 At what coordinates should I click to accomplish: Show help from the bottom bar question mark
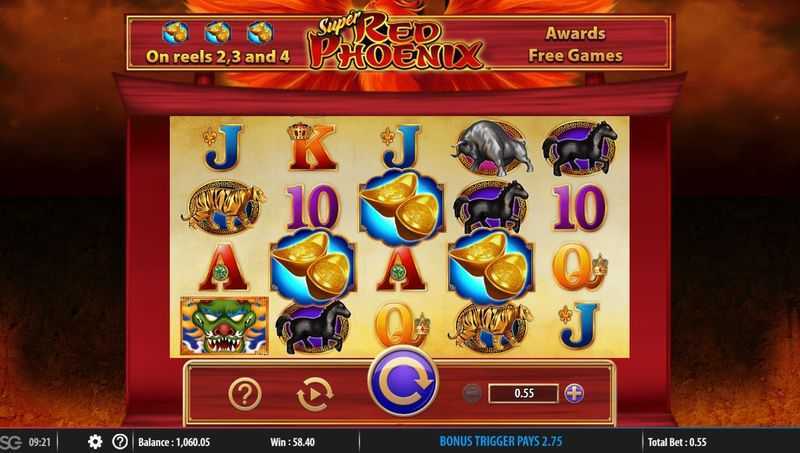click(x=120, y=441)
